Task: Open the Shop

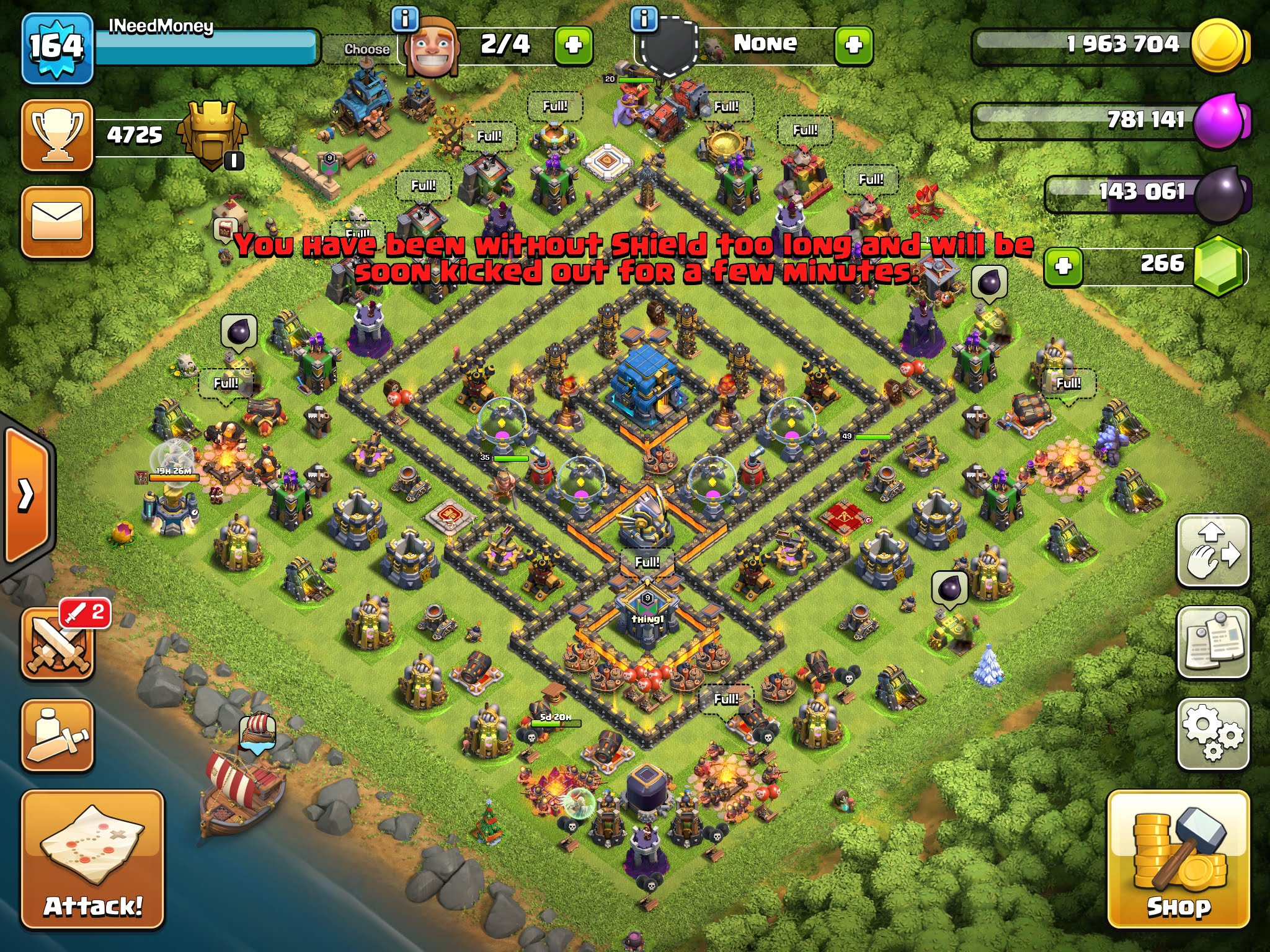Action: (x=1178, y=859)
